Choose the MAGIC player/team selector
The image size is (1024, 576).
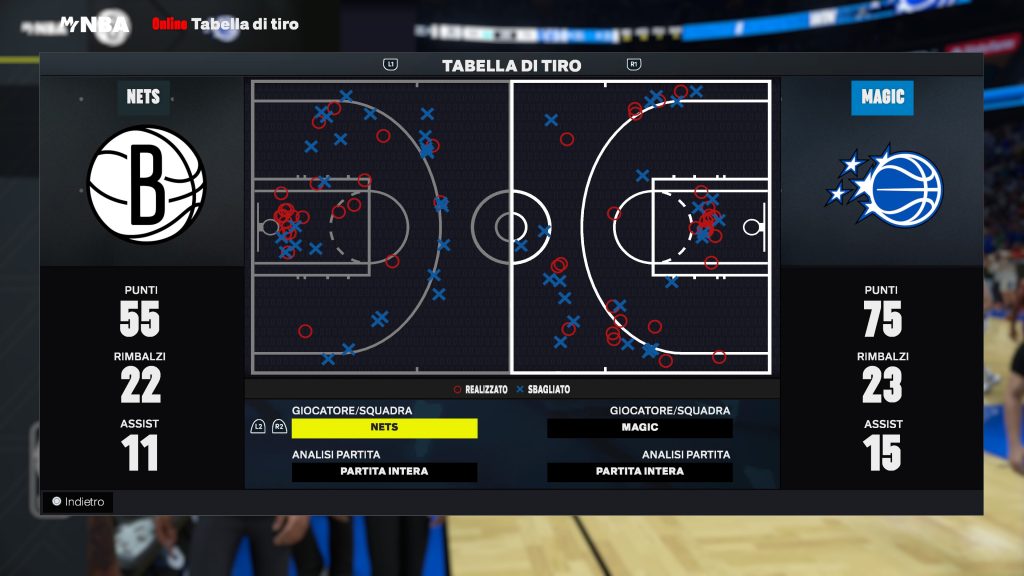click(640, 428)
